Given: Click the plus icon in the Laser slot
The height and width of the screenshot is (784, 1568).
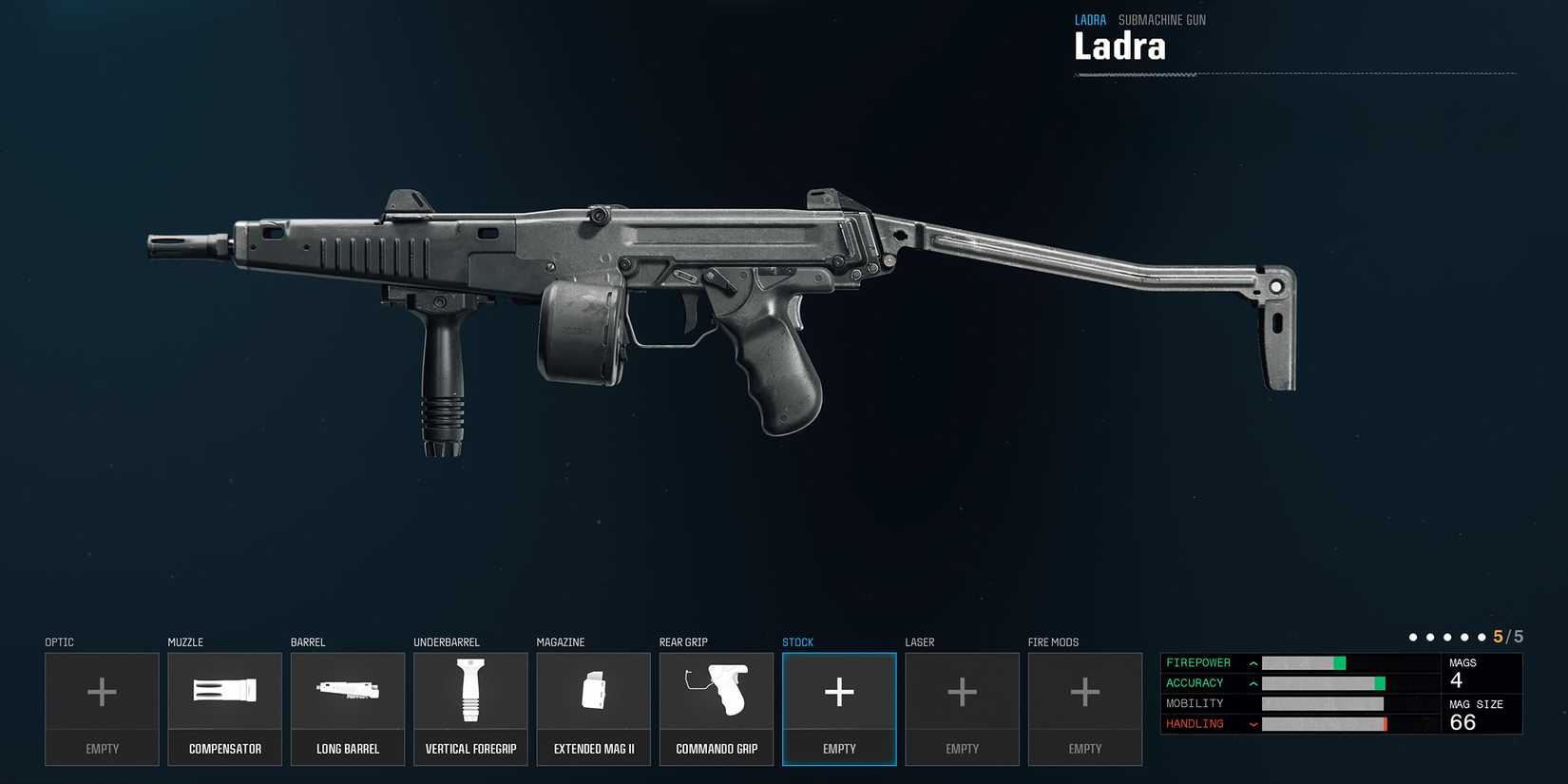Looking at the screenshot, I should (x=962, y=691).
